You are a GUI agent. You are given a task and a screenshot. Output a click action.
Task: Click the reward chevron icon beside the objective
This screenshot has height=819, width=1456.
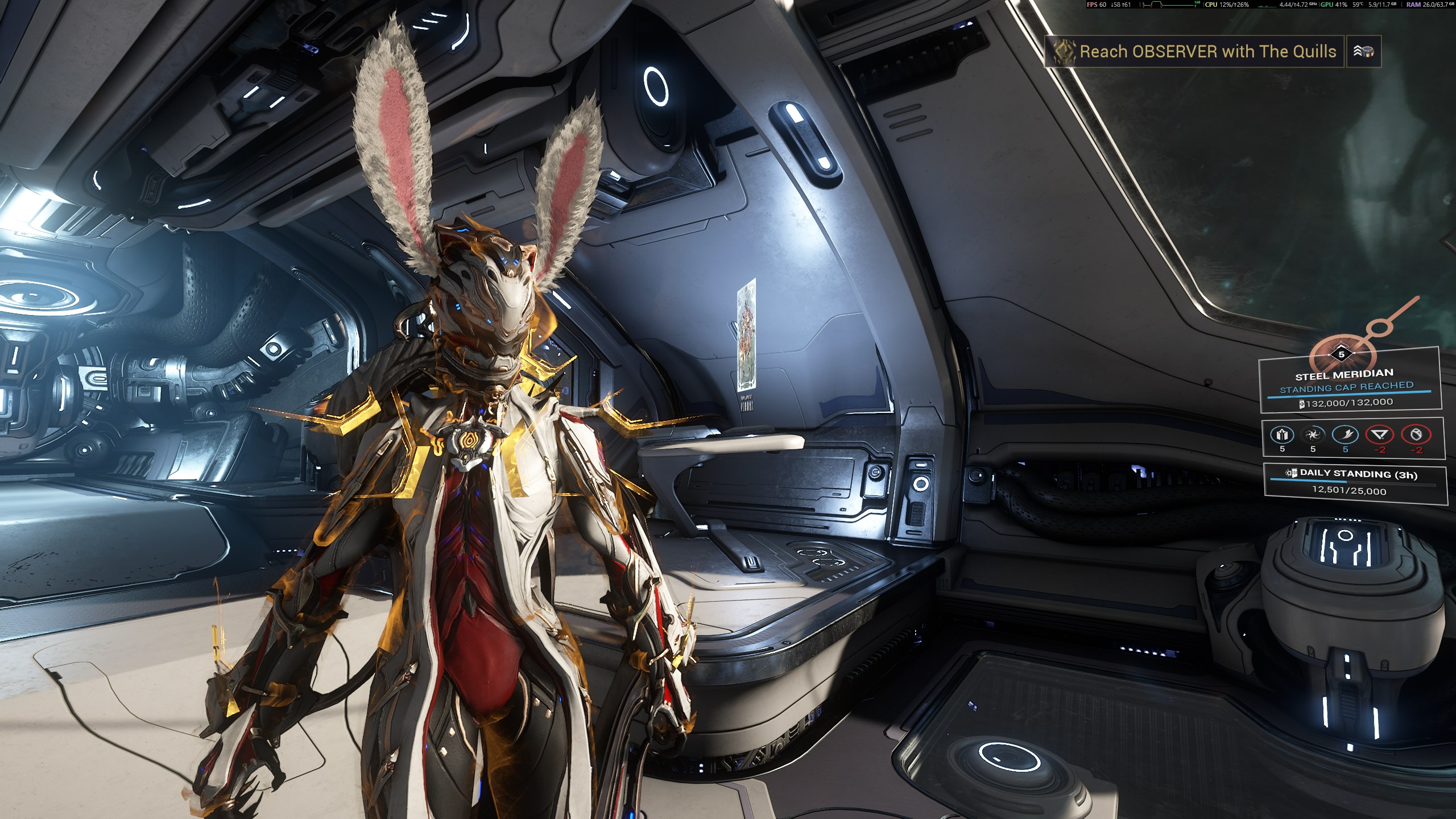tap(1363, 52)
